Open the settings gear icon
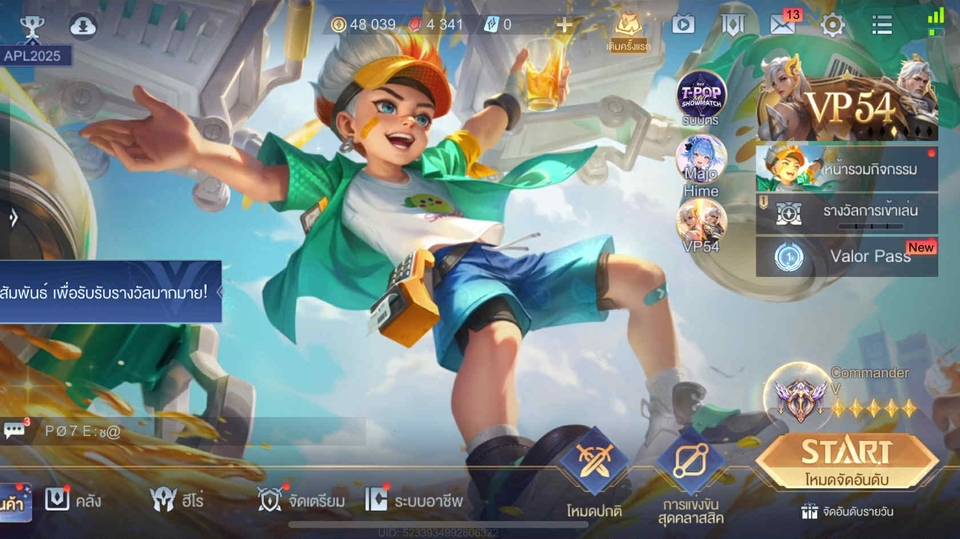This screenshot has width=960, height=539. pos(833,25)
